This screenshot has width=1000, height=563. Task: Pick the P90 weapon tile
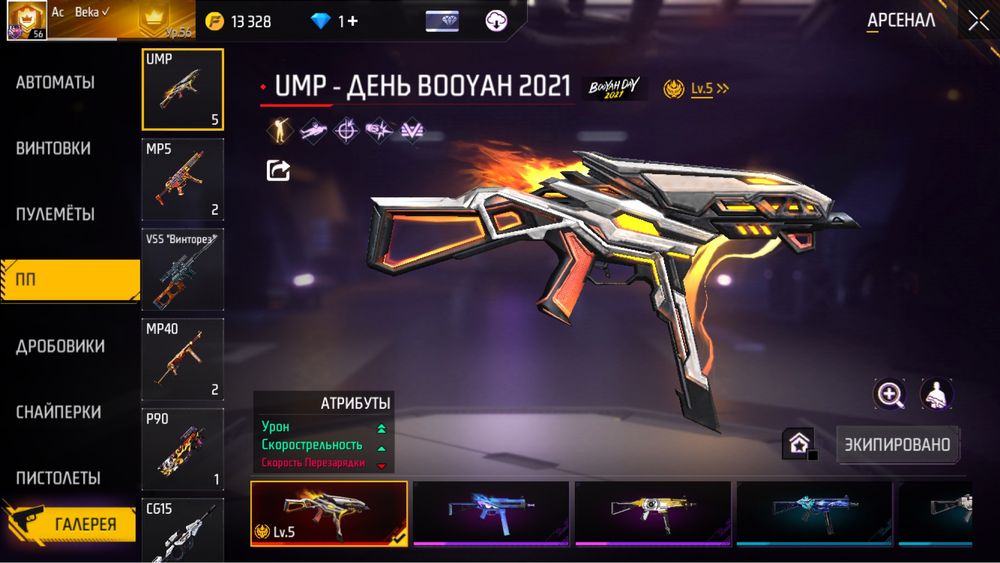[183, 449]
